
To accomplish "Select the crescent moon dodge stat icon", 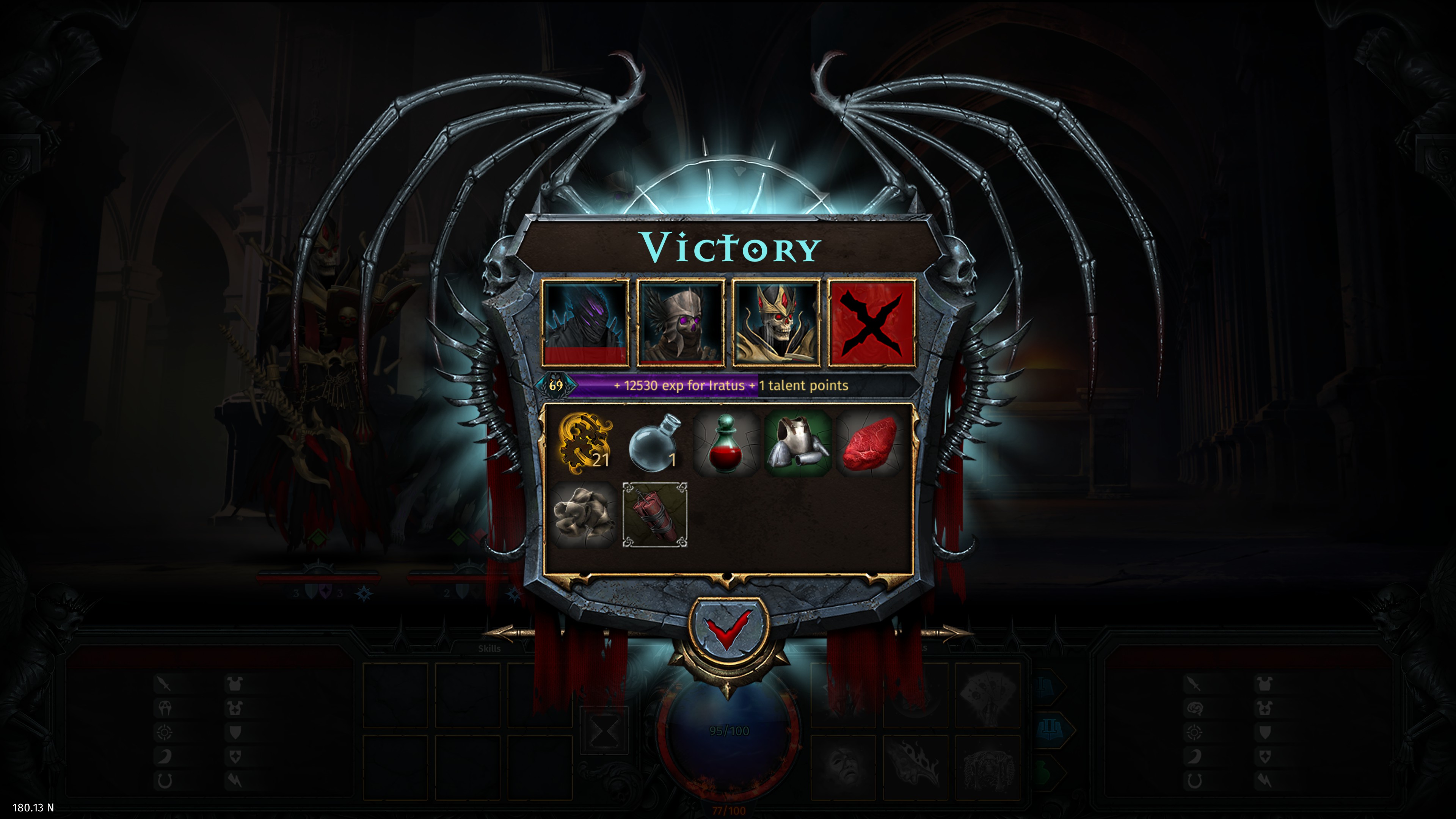I will tap(164, 756).
